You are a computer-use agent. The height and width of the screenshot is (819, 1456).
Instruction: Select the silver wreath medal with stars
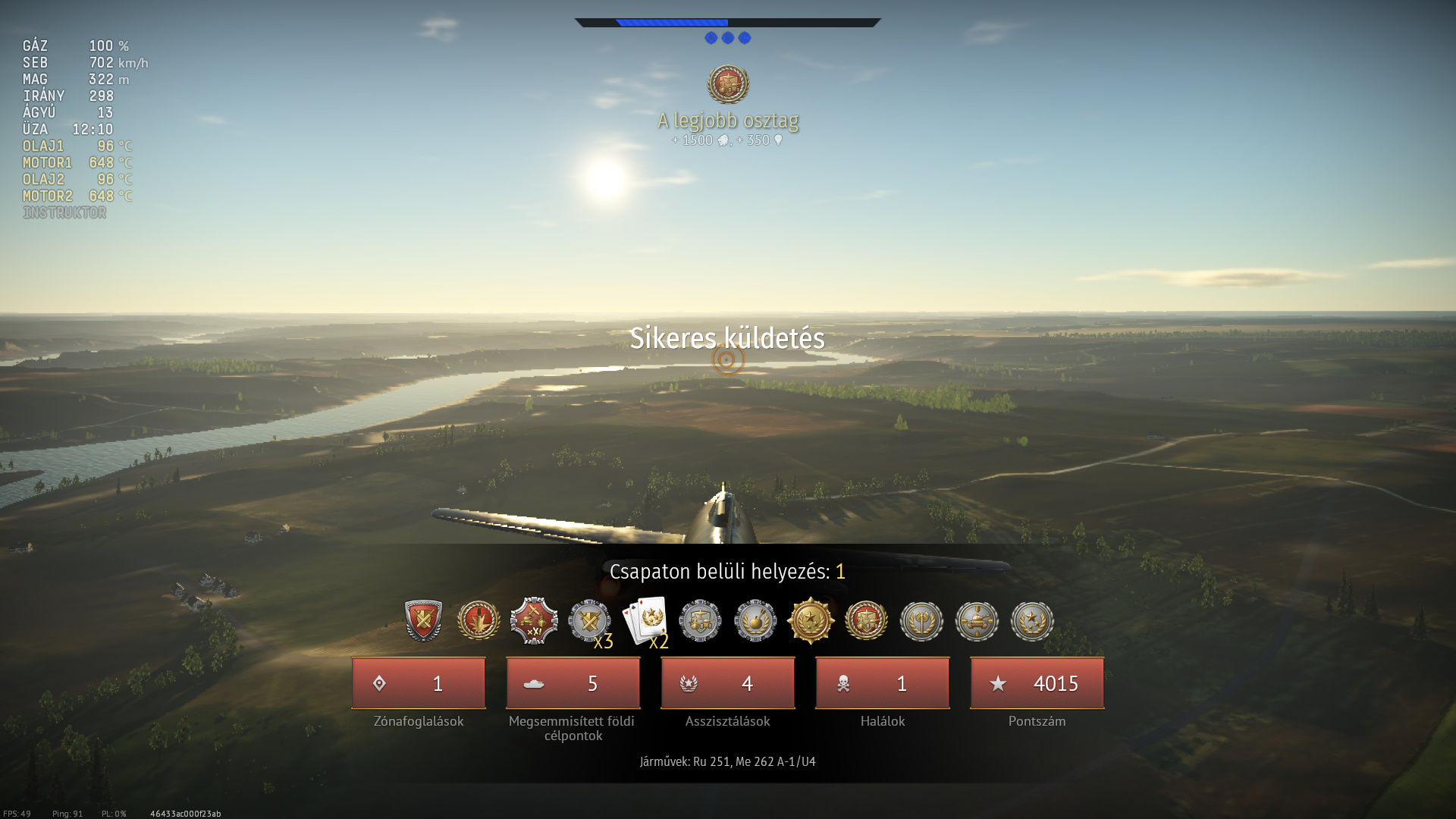click(1032, 620)
